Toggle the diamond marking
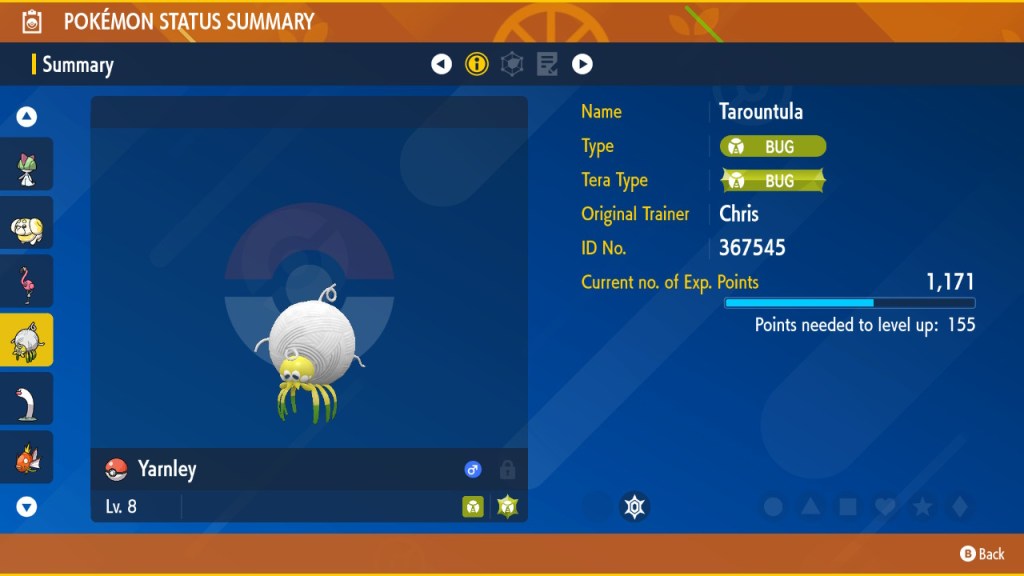 tap(959, 507)
